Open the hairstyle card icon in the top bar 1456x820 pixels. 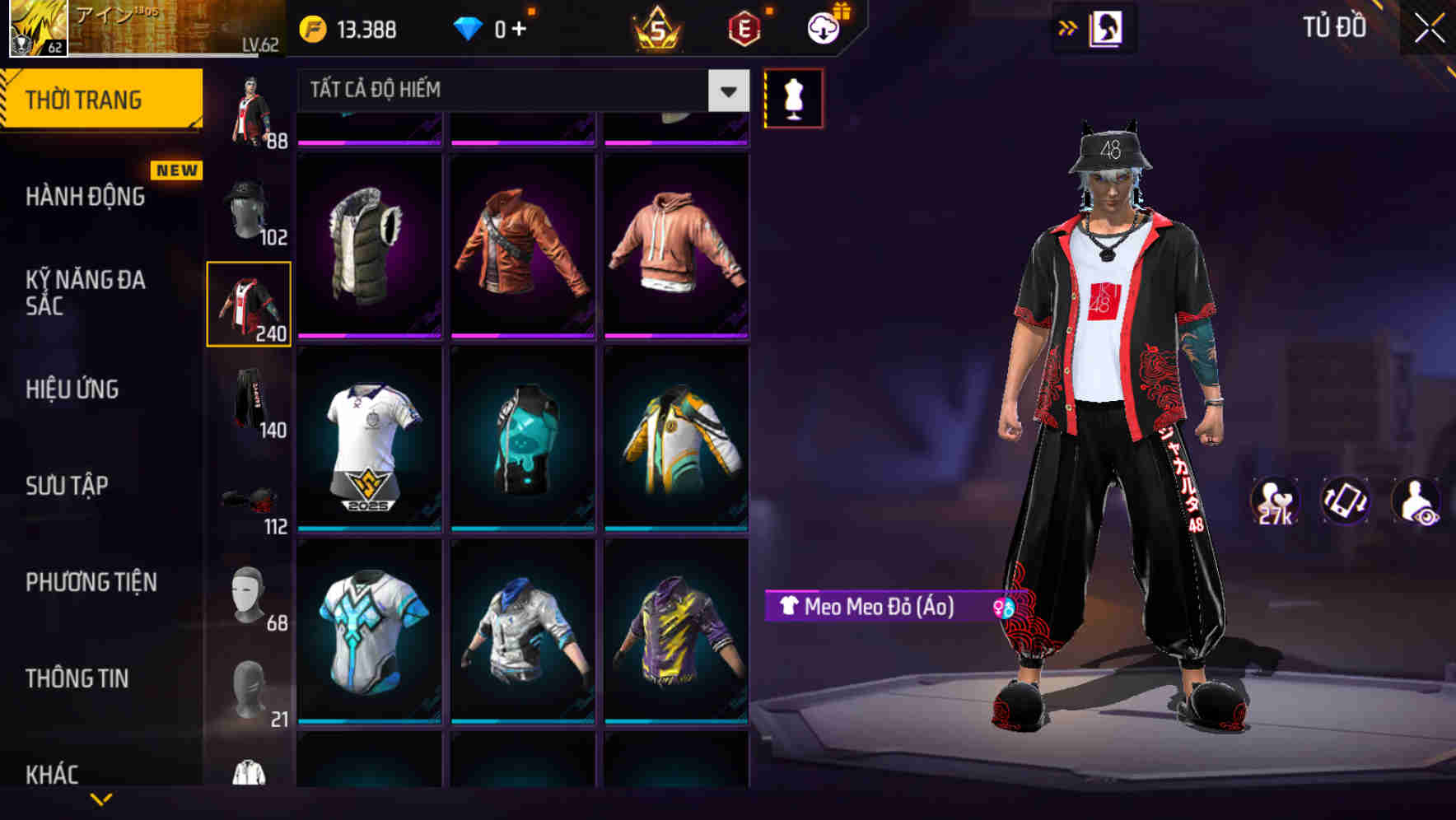[1108, 27]
